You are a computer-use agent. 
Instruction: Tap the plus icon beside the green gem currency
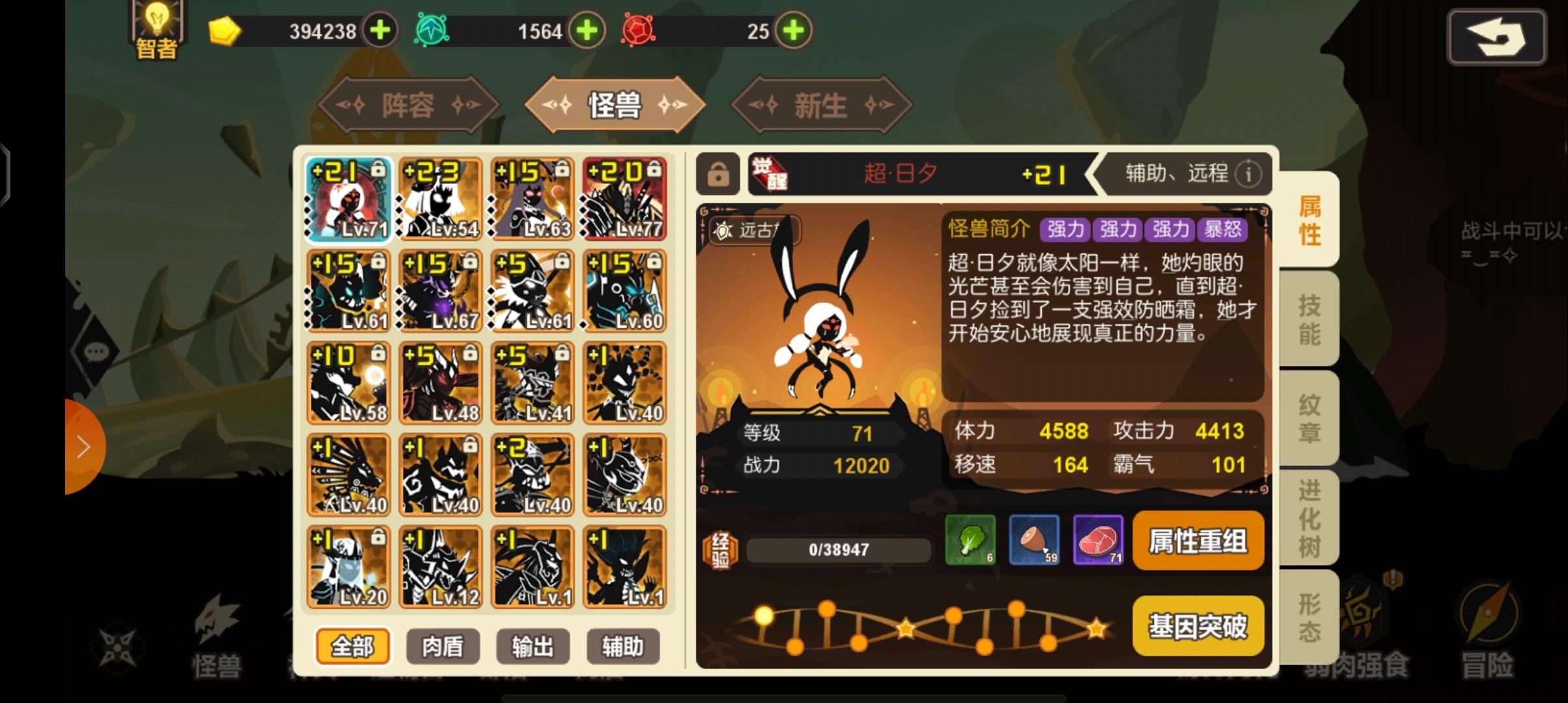588,29
